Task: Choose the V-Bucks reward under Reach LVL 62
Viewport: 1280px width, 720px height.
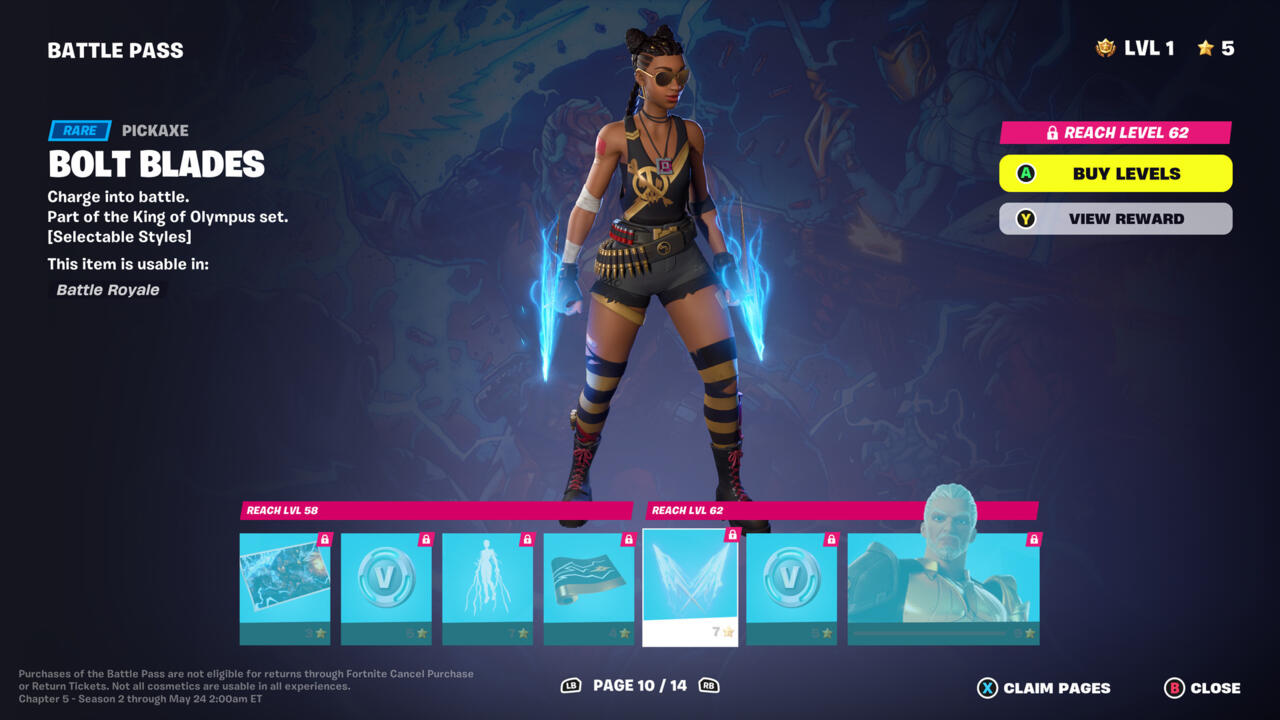Action: pyautogui.click(x=791, y=588)
